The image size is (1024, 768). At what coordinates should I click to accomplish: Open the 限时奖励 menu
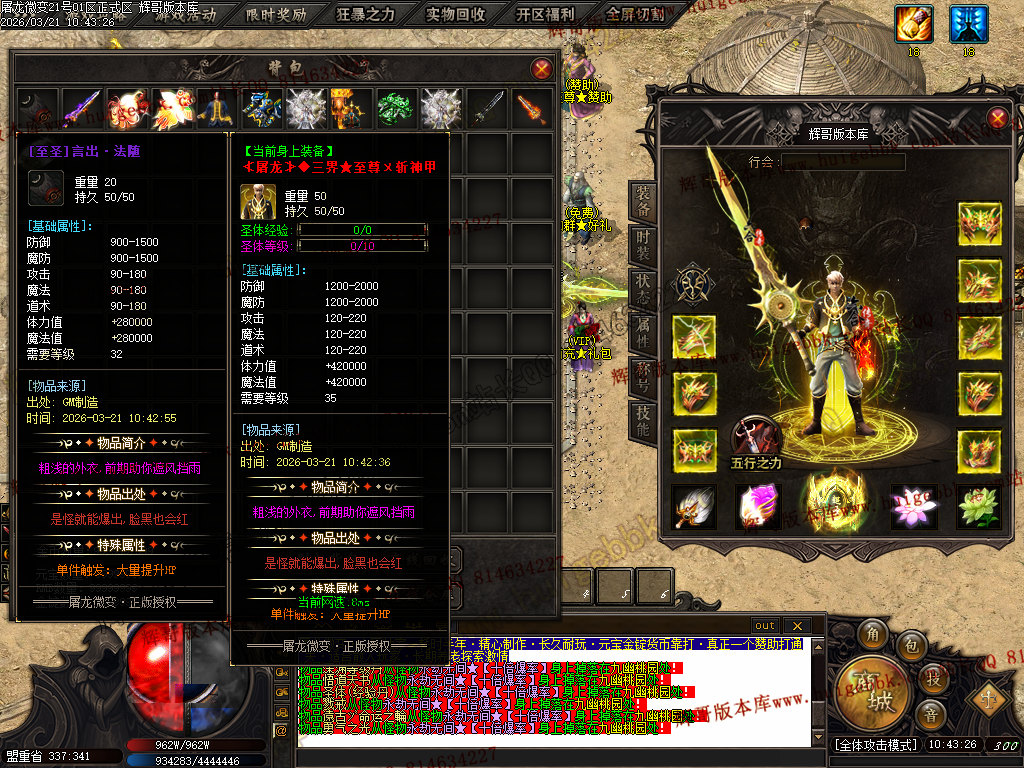[277, 14]
